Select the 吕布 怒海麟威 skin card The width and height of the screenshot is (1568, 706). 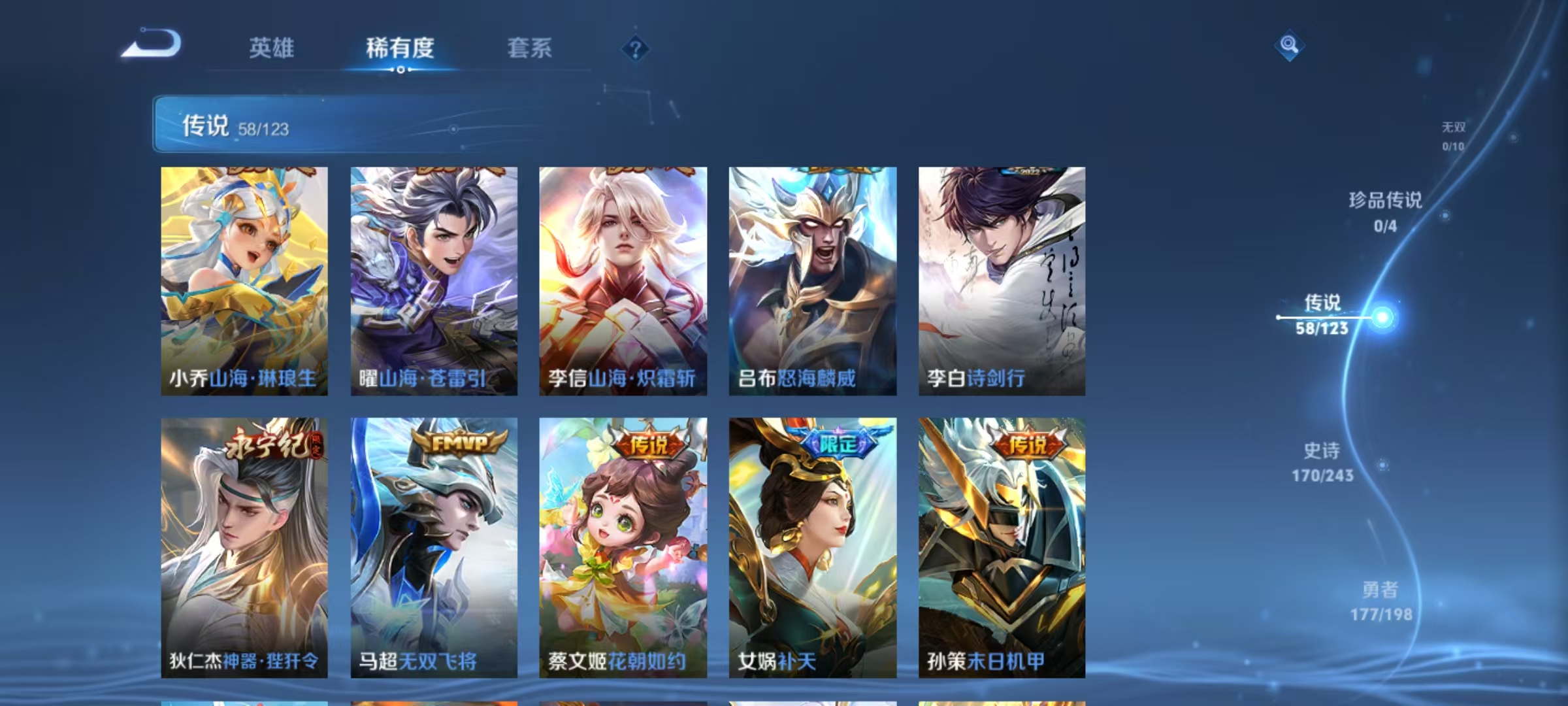813,281
